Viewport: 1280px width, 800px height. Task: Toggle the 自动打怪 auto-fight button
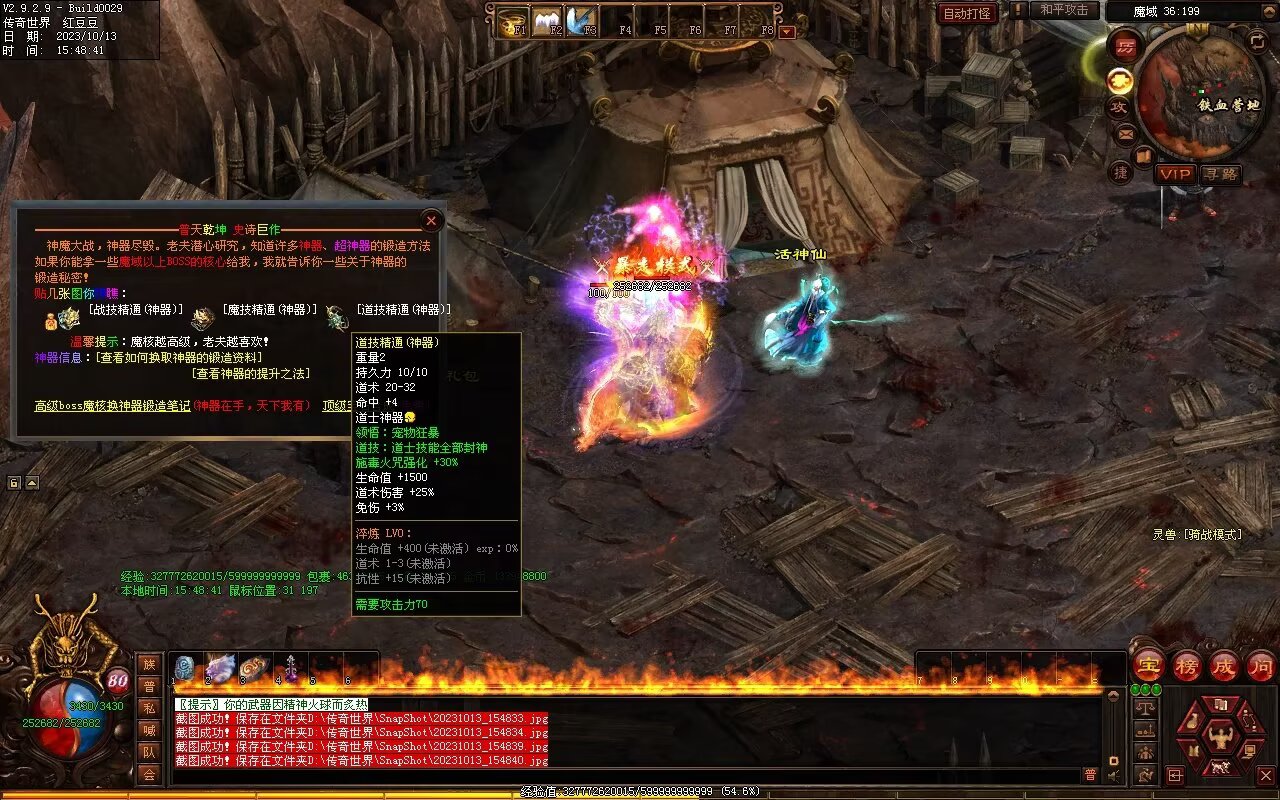(x=967, y=13)
